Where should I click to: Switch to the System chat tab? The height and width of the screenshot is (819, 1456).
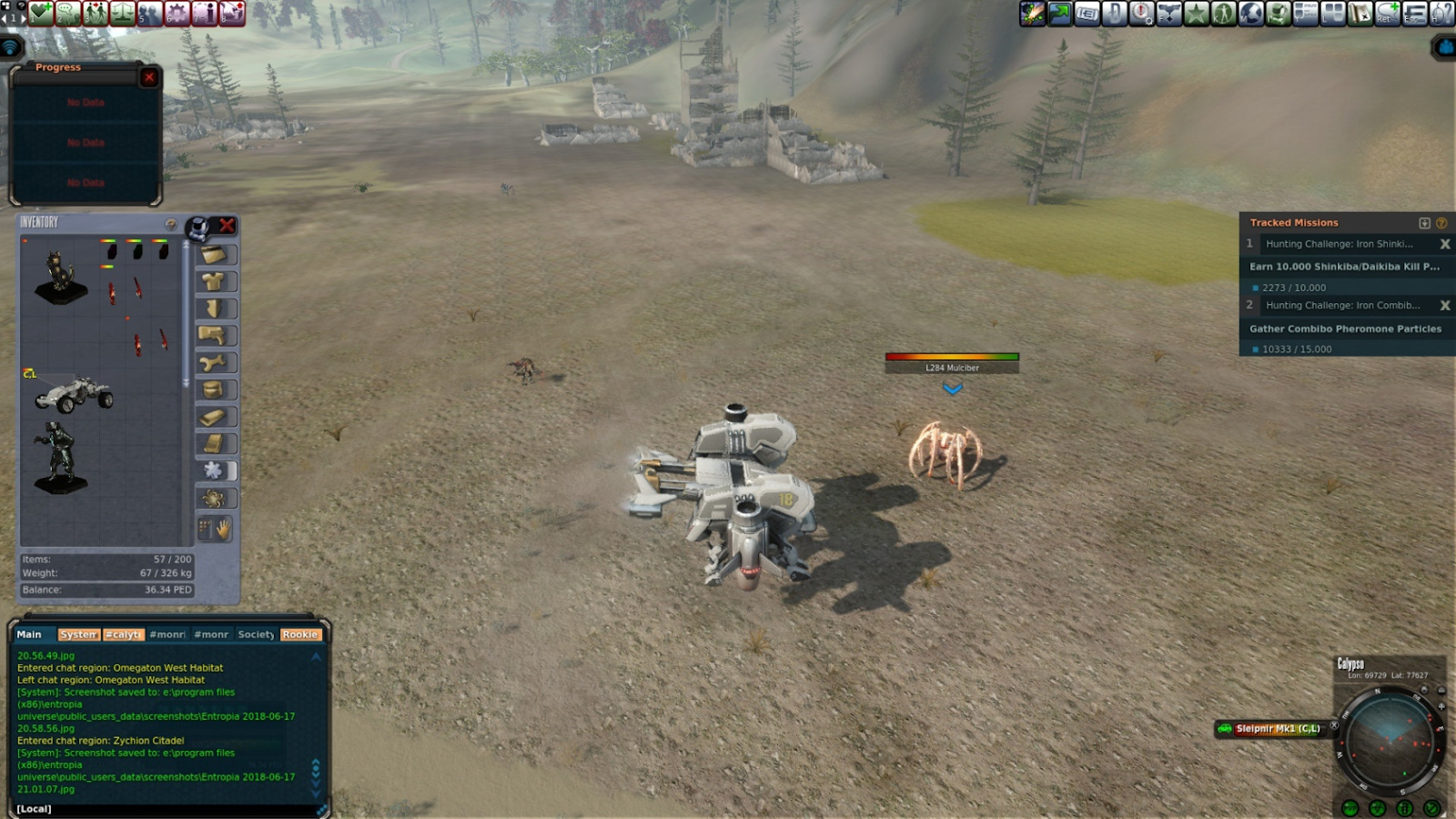(78, 634)
